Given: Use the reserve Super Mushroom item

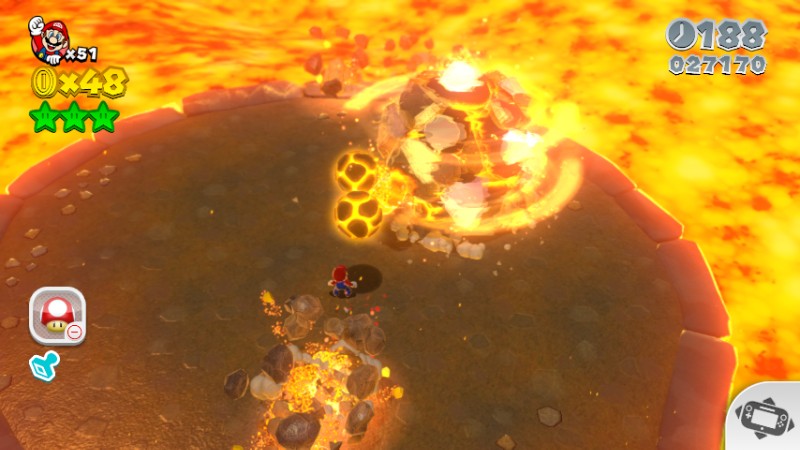Looking at the screenshot, I should tap(56, 315).
